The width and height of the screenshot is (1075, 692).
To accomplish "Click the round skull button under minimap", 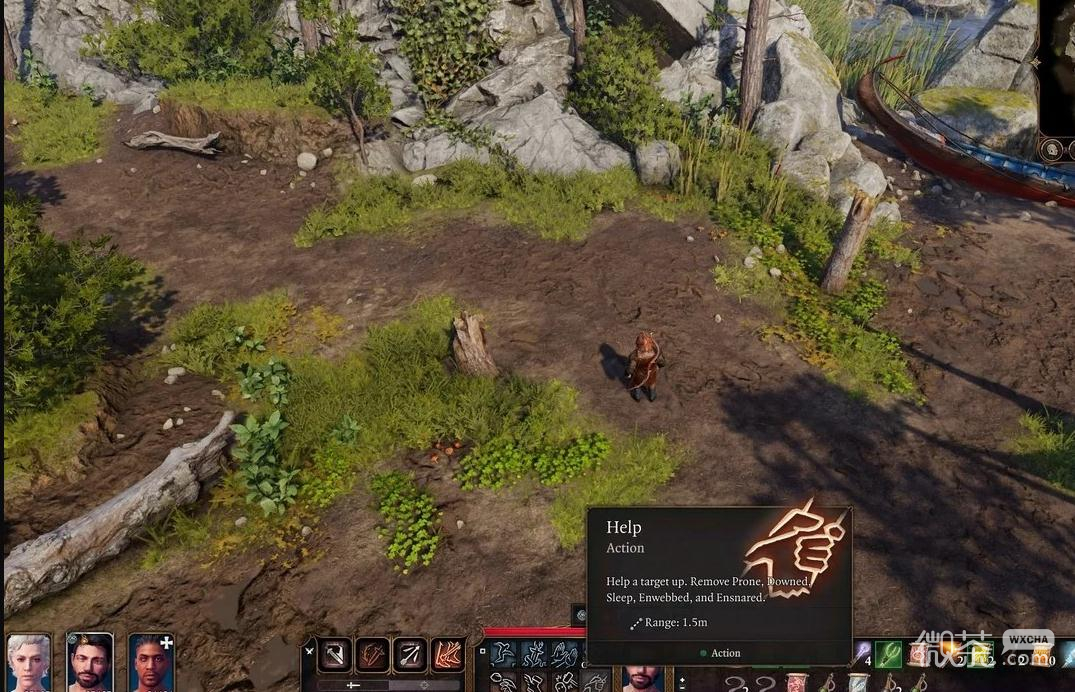I will (x=1051, y=149).
